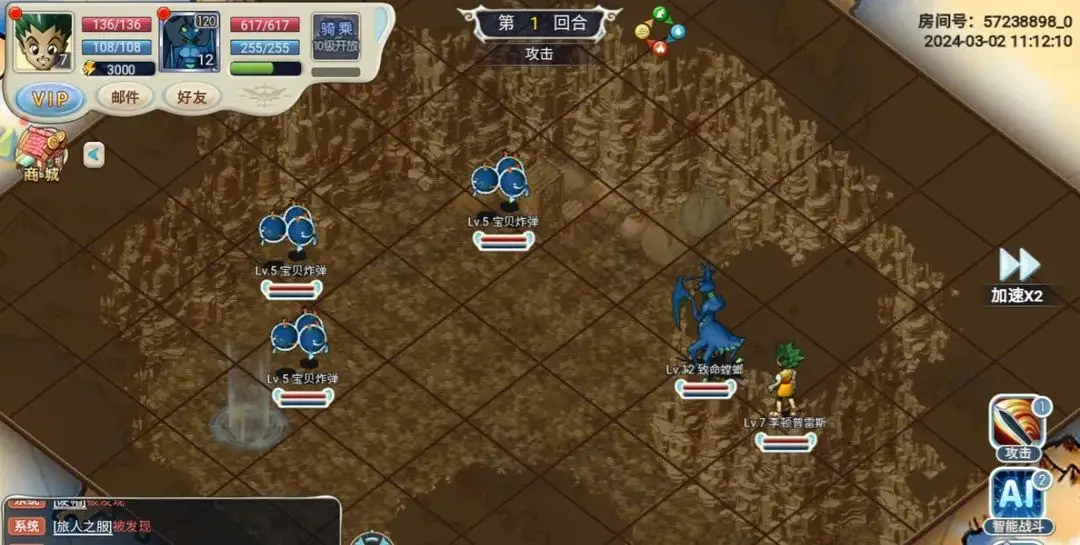This screenshot has height=545, width=1080.
Task: Open the VIP menu
Action: click(x=51, y=98)
